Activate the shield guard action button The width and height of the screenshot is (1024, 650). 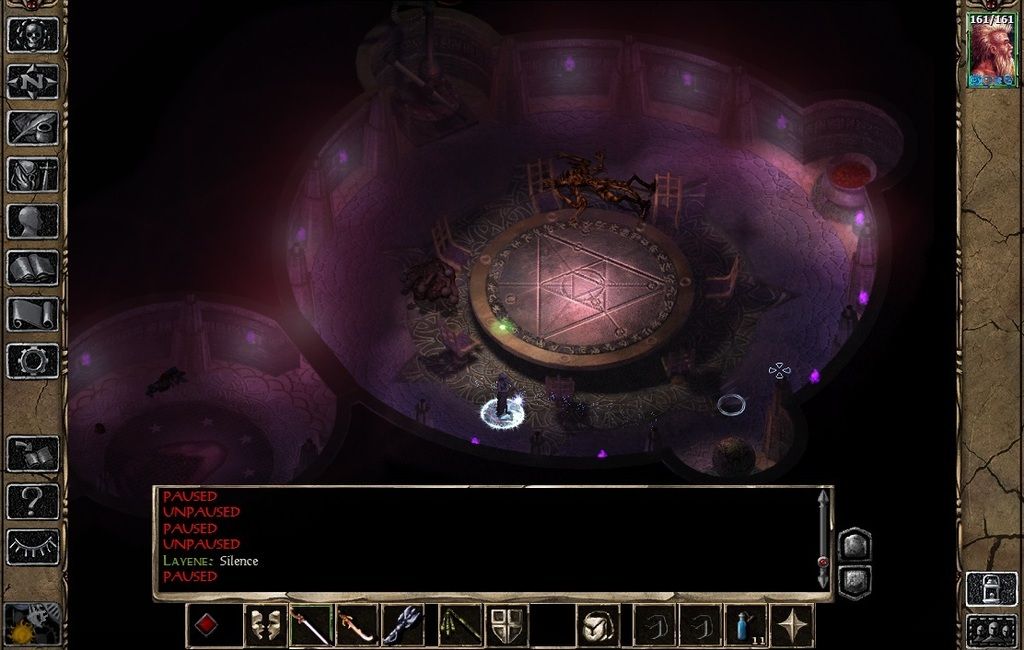507,626
